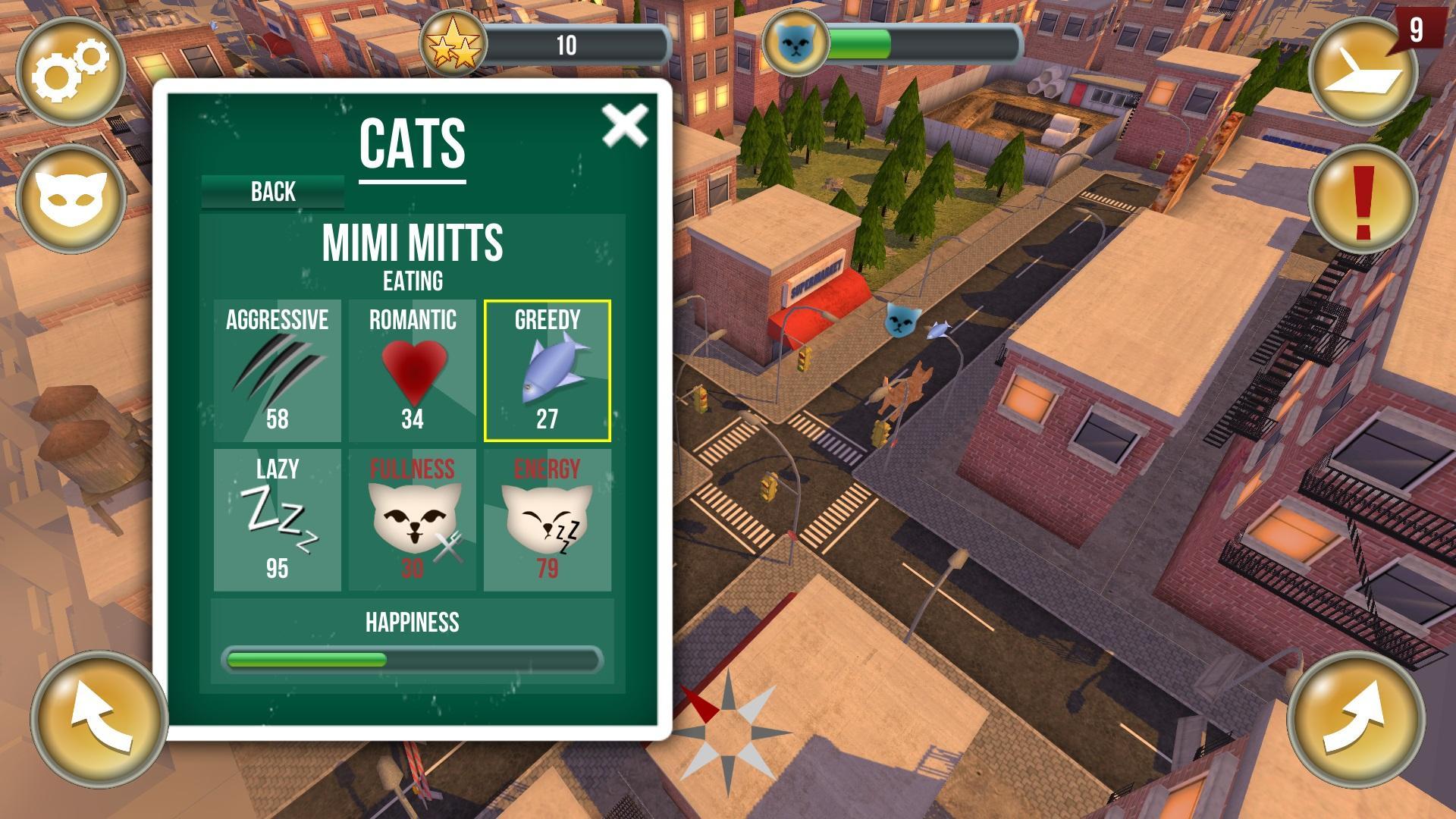This screenshot has width=1456, height=819.
Task: Close the CATS panel with the X
Action: 624,127
